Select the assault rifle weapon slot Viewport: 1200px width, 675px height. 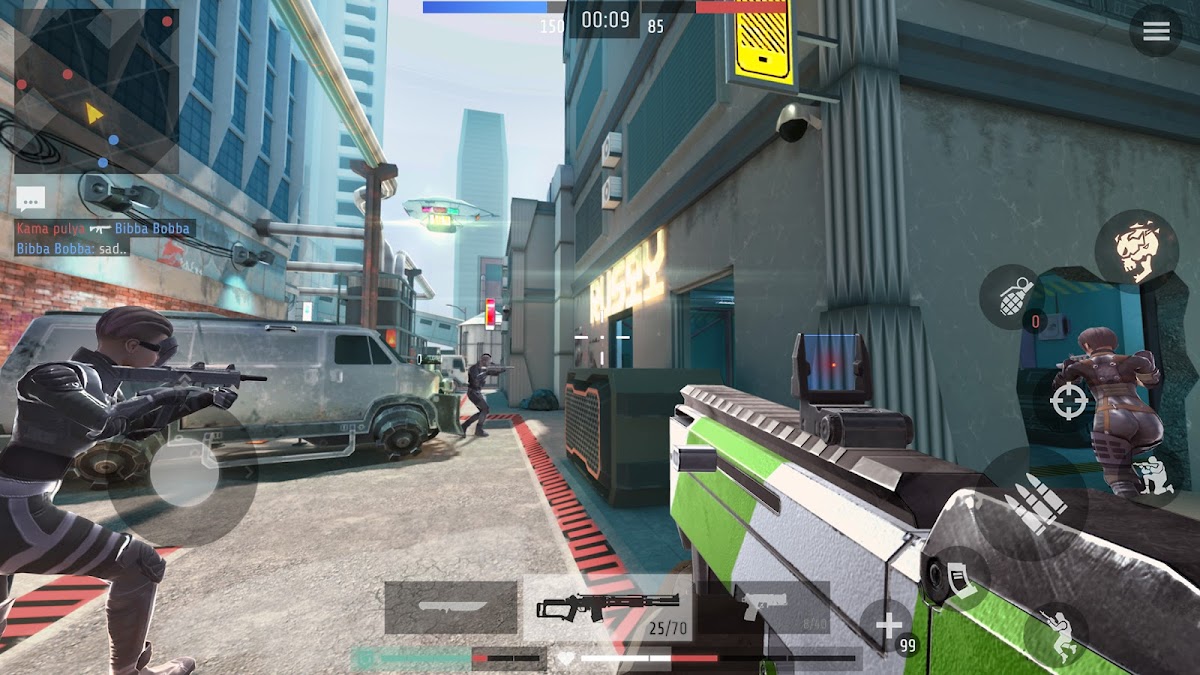(607, 608)
